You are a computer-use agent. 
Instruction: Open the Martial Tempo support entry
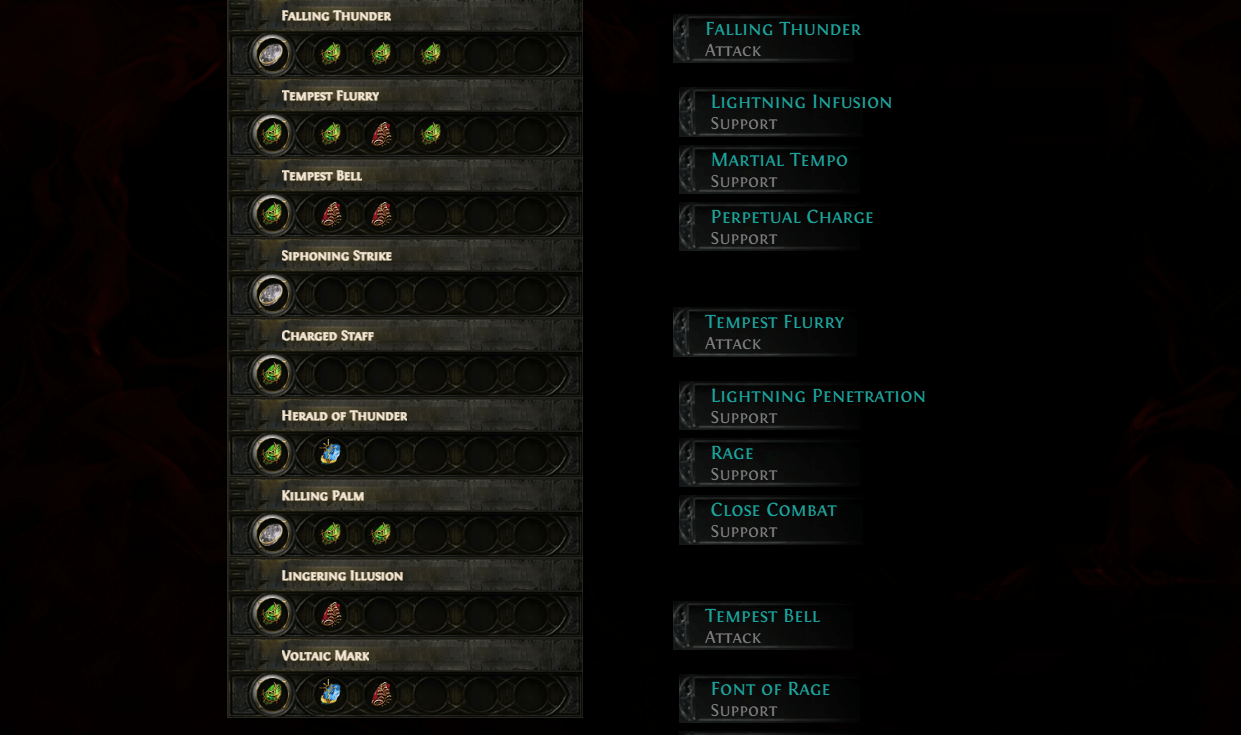[x=778, y=170]
